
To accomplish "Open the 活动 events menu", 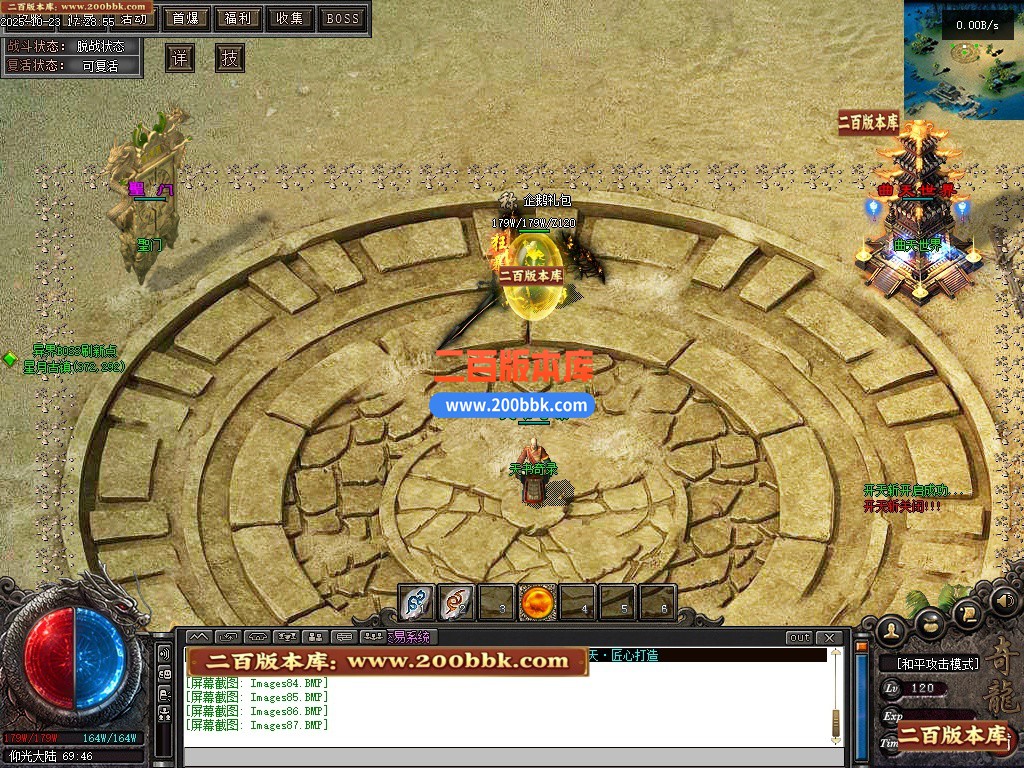I will (133, 19).
